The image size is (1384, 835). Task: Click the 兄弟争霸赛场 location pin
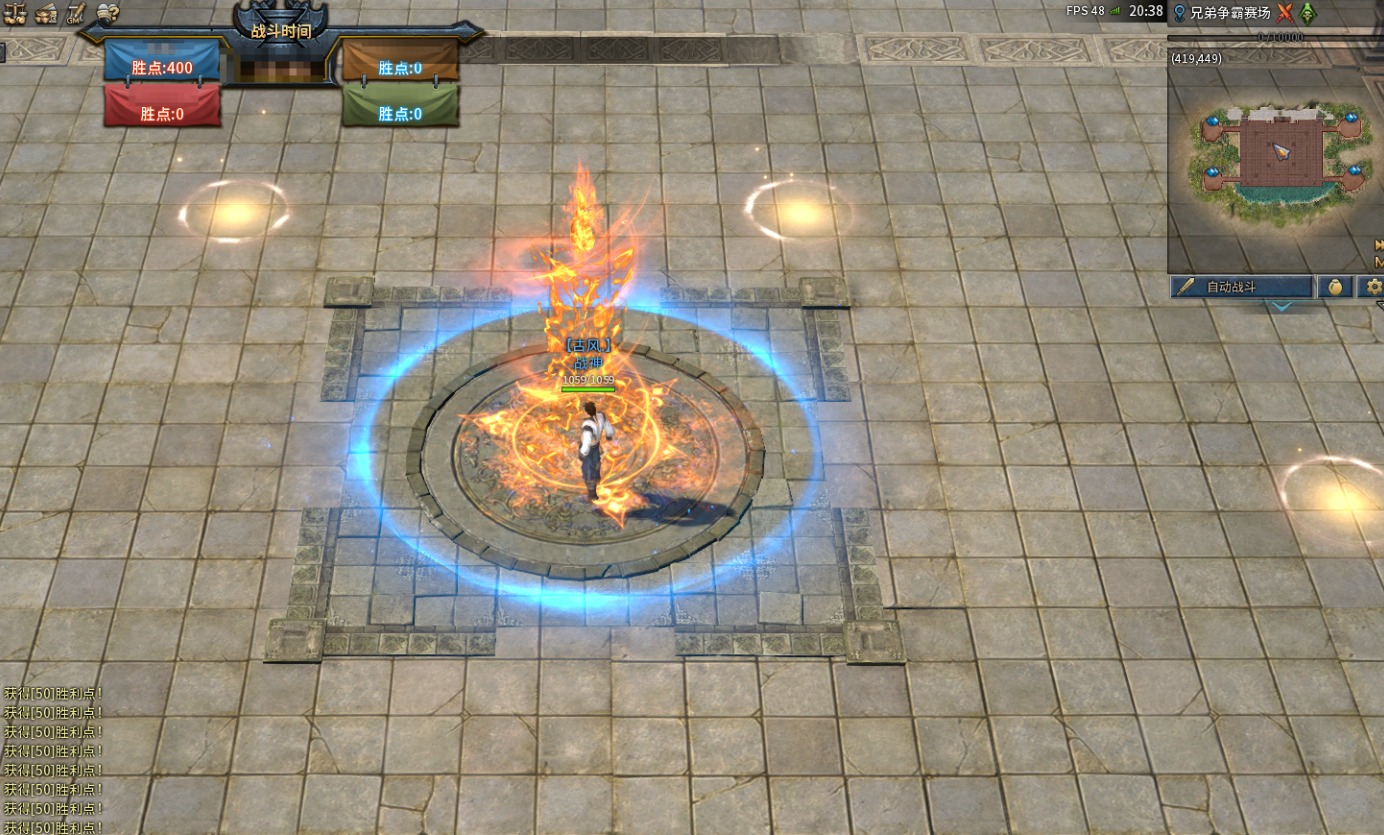[x=1180, y=13]
